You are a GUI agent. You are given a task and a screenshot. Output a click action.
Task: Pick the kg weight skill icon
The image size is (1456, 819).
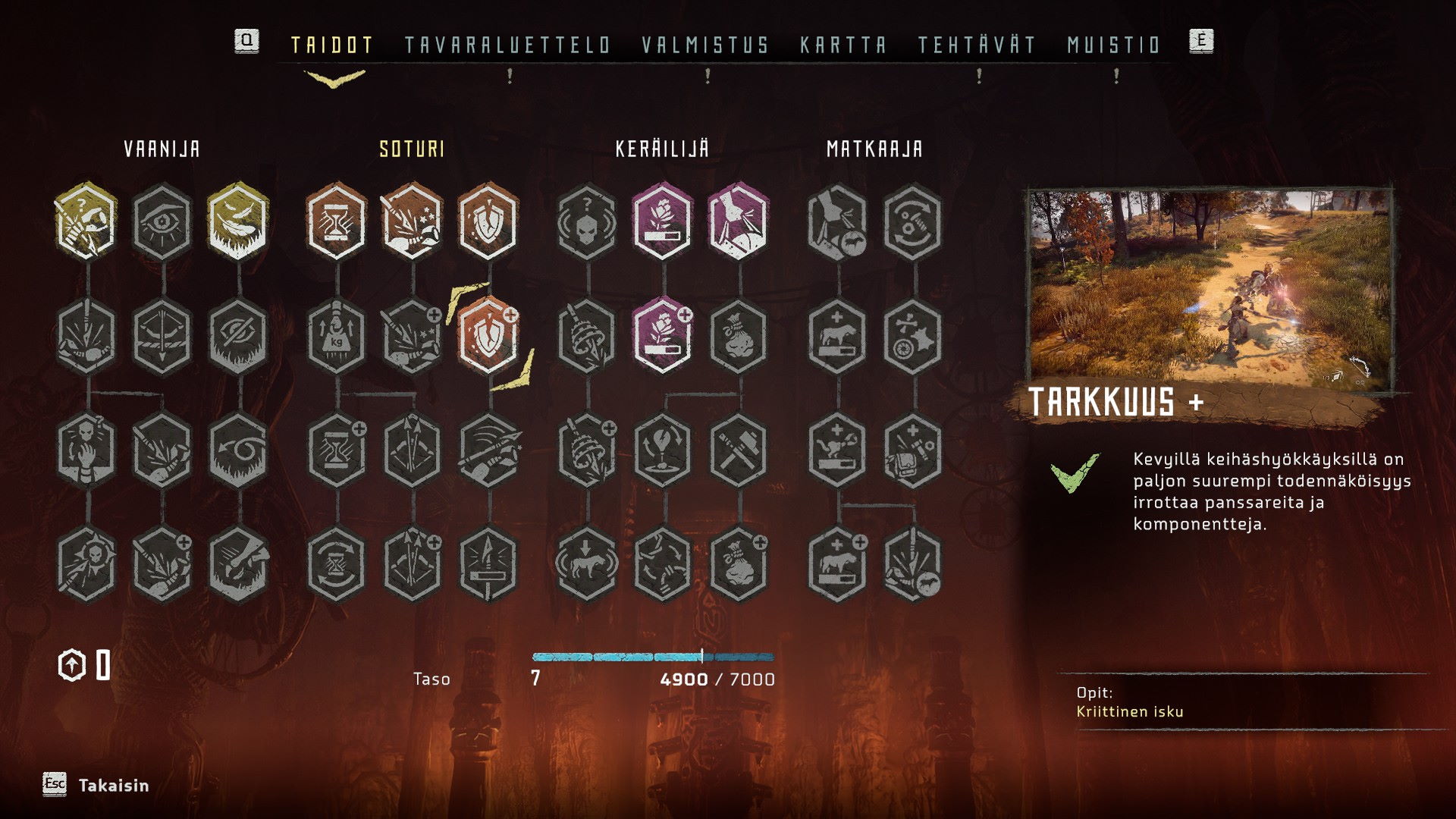[x=336, y=335]
